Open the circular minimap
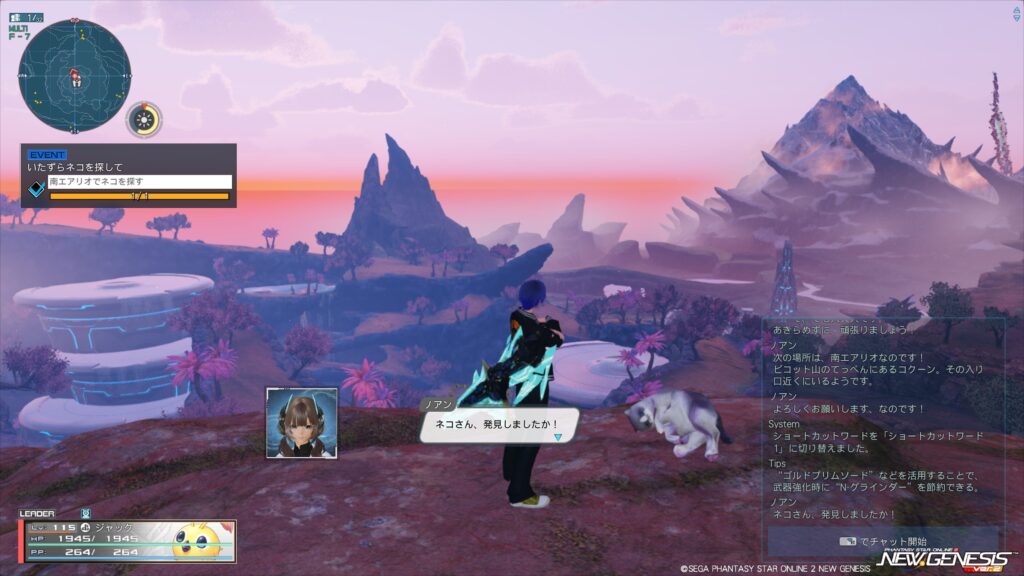This screenshot has height=576, width=1024. 75,75
